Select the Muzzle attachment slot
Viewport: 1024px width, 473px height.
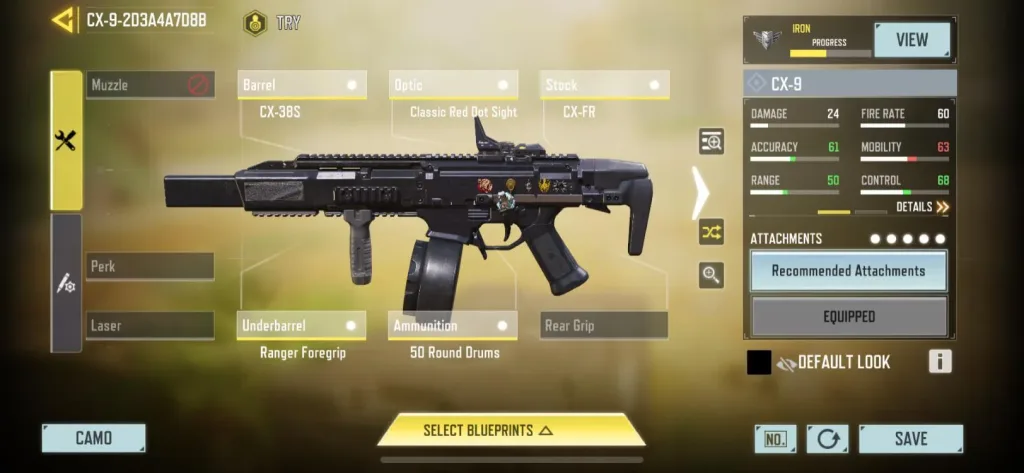[x=150, y=85]
